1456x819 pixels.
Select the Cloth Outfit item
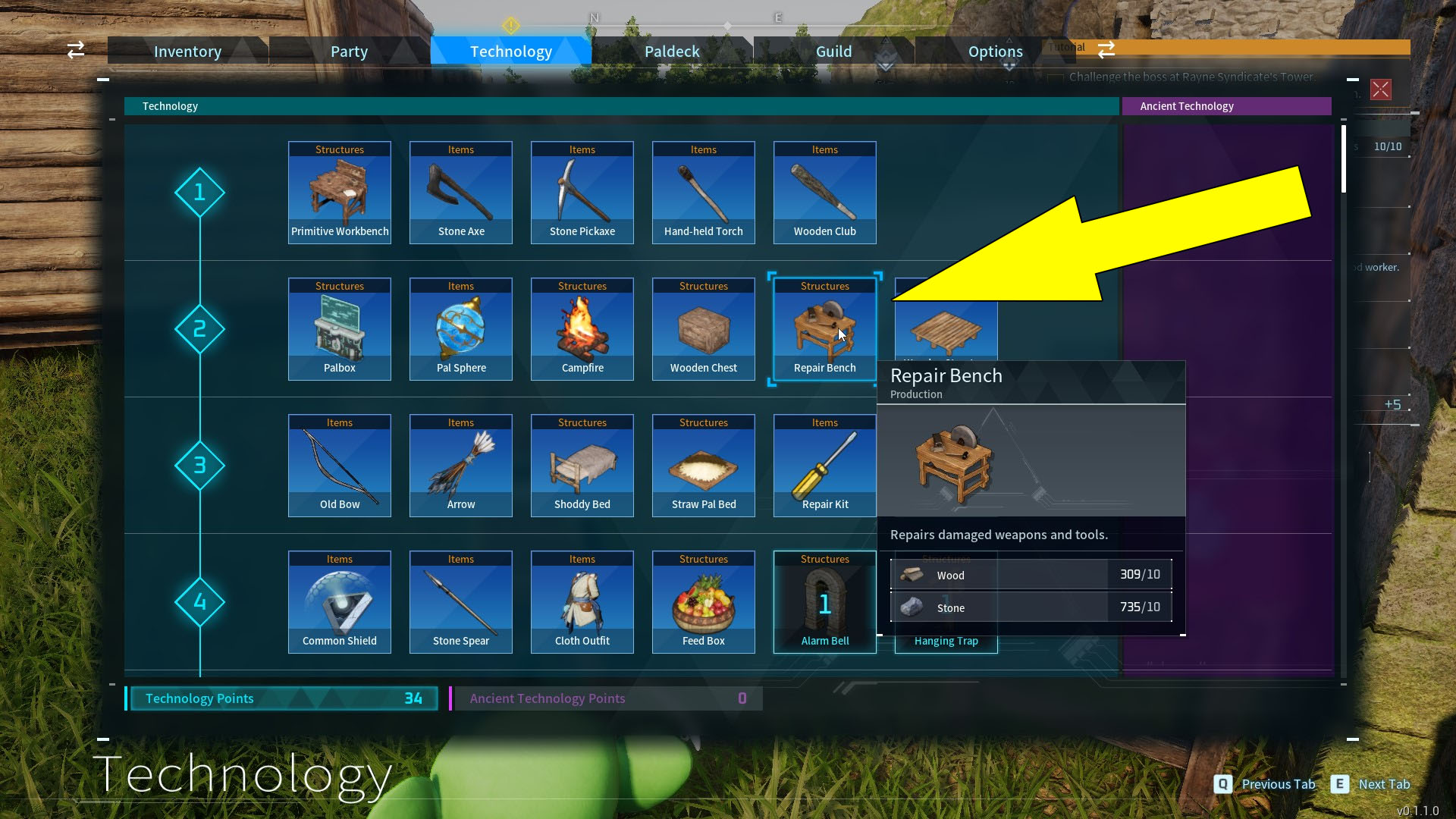(x=582, y=601)
